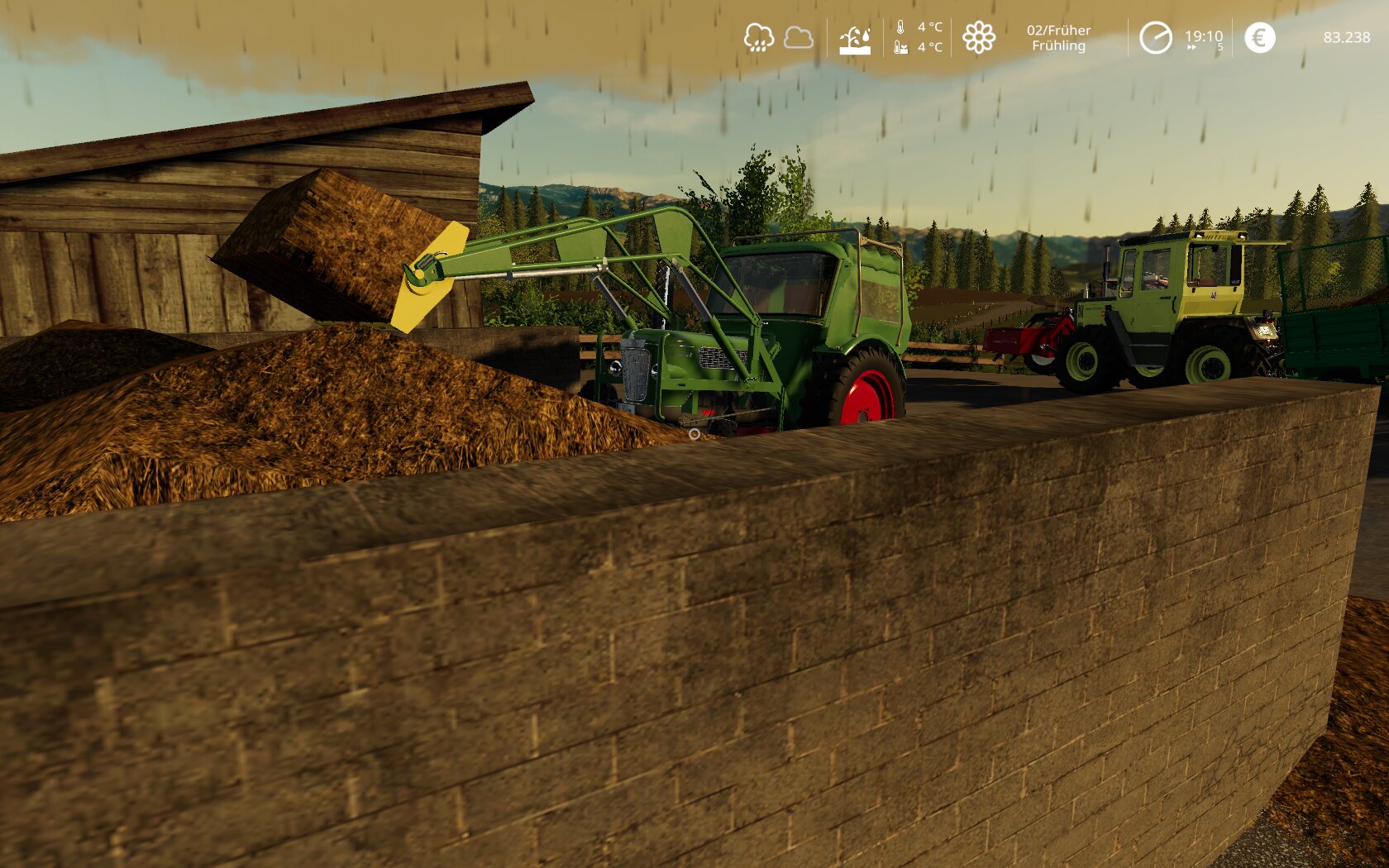The image size is (1389, 868).
Task: Select the cloudy forecast icon
Action: [798, 37]
